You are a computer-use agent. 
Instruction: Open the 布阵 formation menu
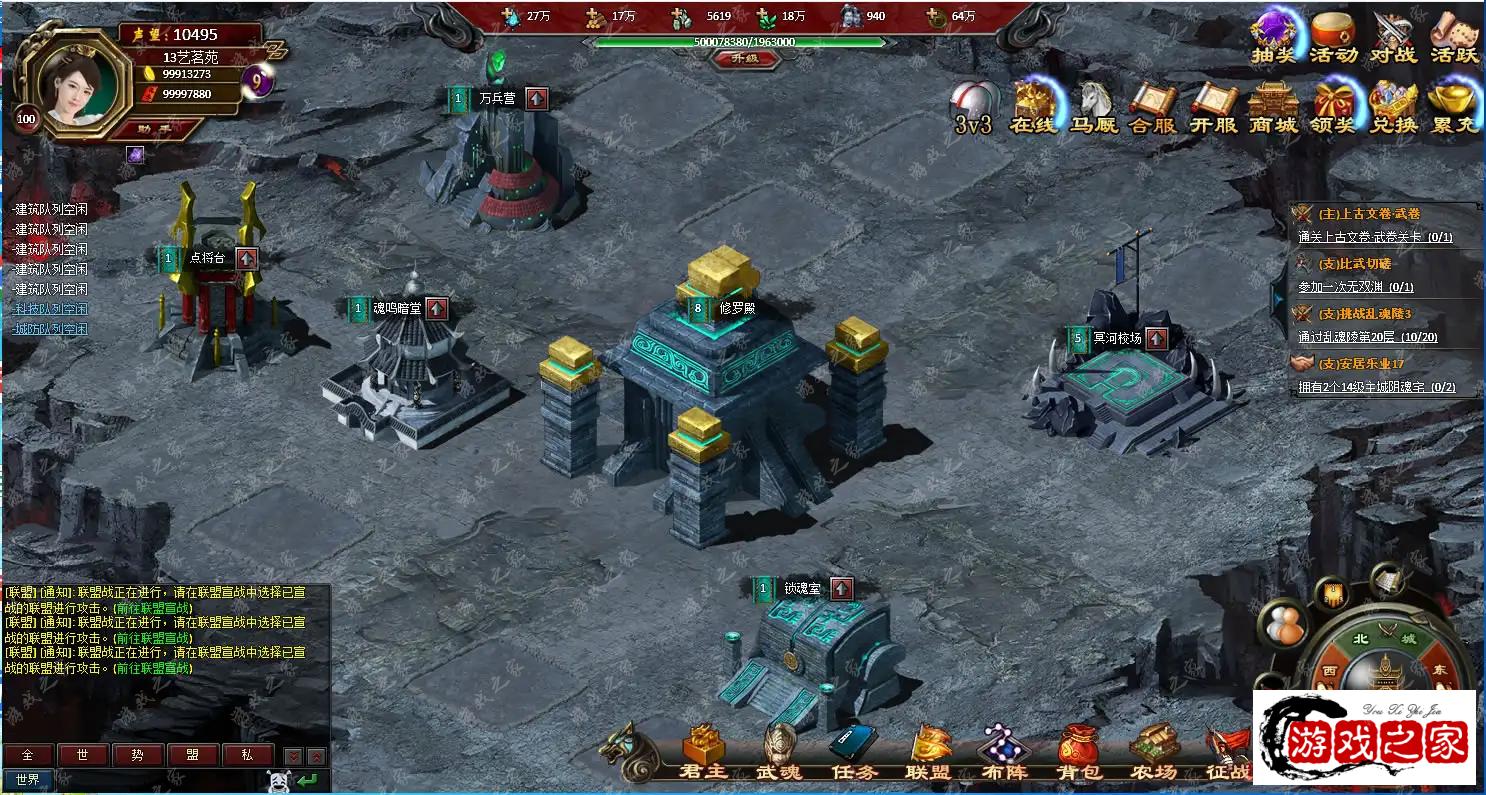1002,753
